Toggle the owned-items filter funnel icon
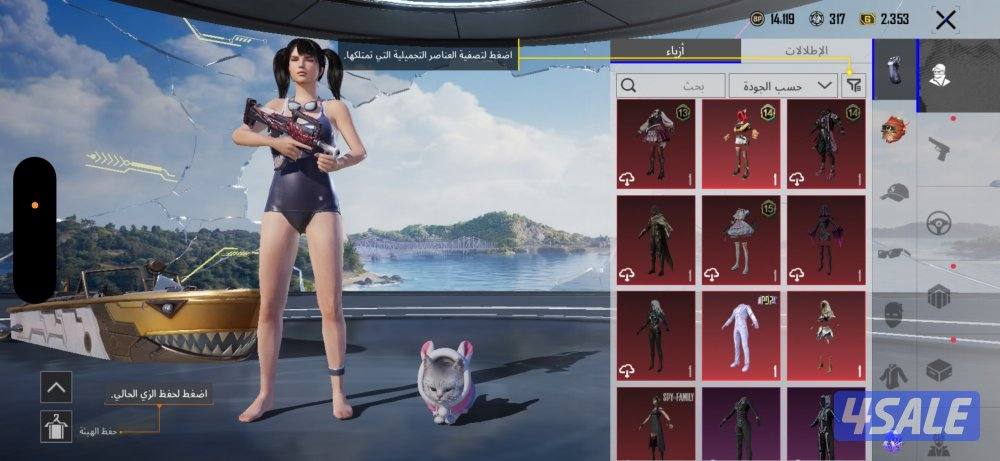Viewport: 1000px width, 461px height. pos(854,86)
